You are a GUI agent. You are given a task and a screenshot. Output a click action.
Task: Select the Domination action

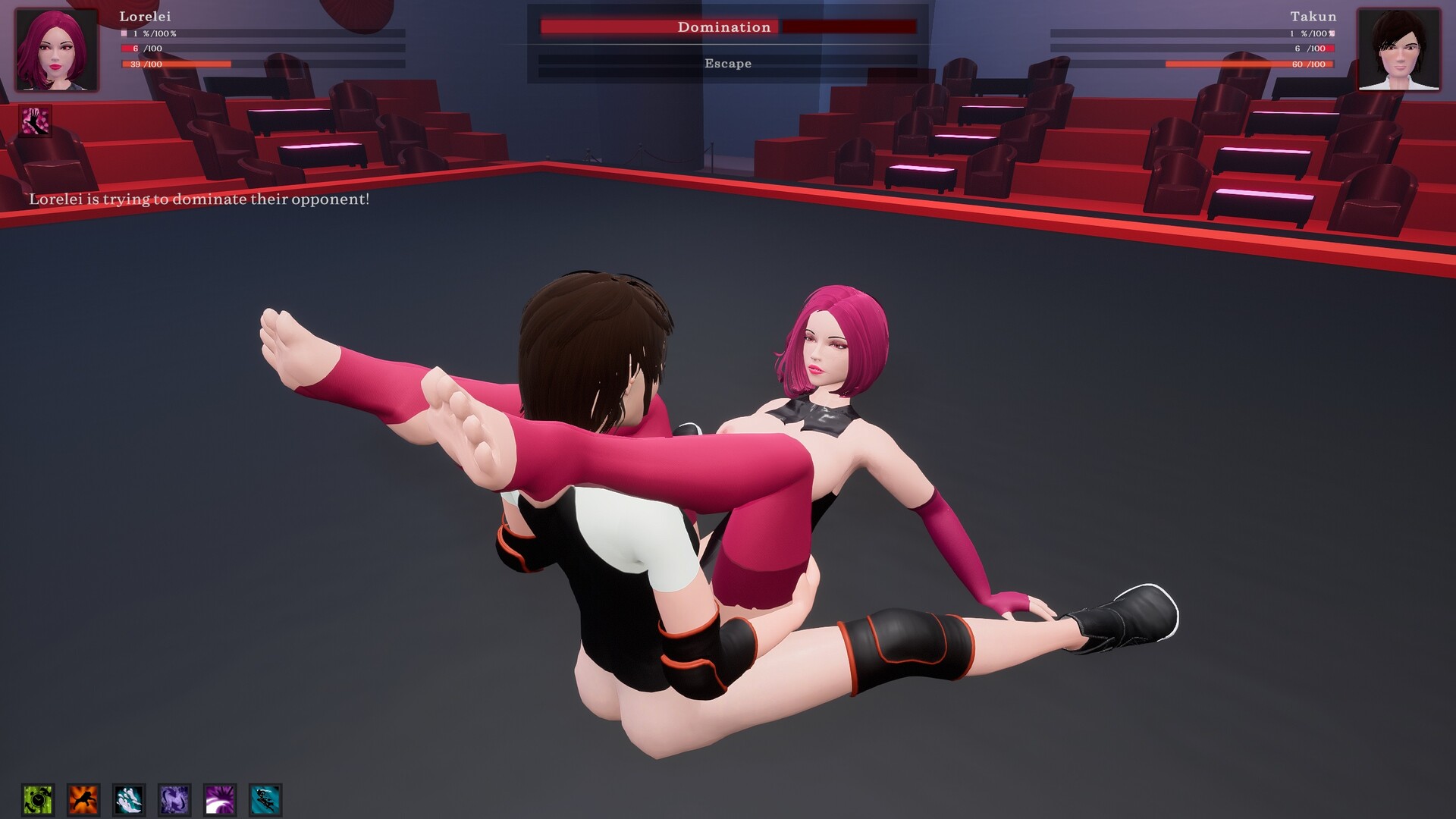[x=725, y=27]
